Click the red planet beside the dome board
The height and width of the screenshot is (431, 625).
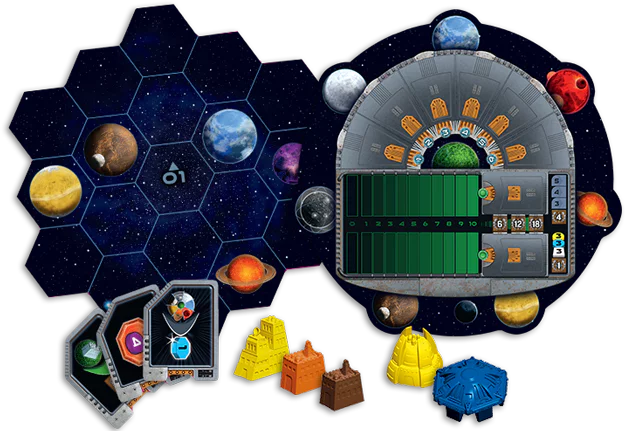point(570,90)
